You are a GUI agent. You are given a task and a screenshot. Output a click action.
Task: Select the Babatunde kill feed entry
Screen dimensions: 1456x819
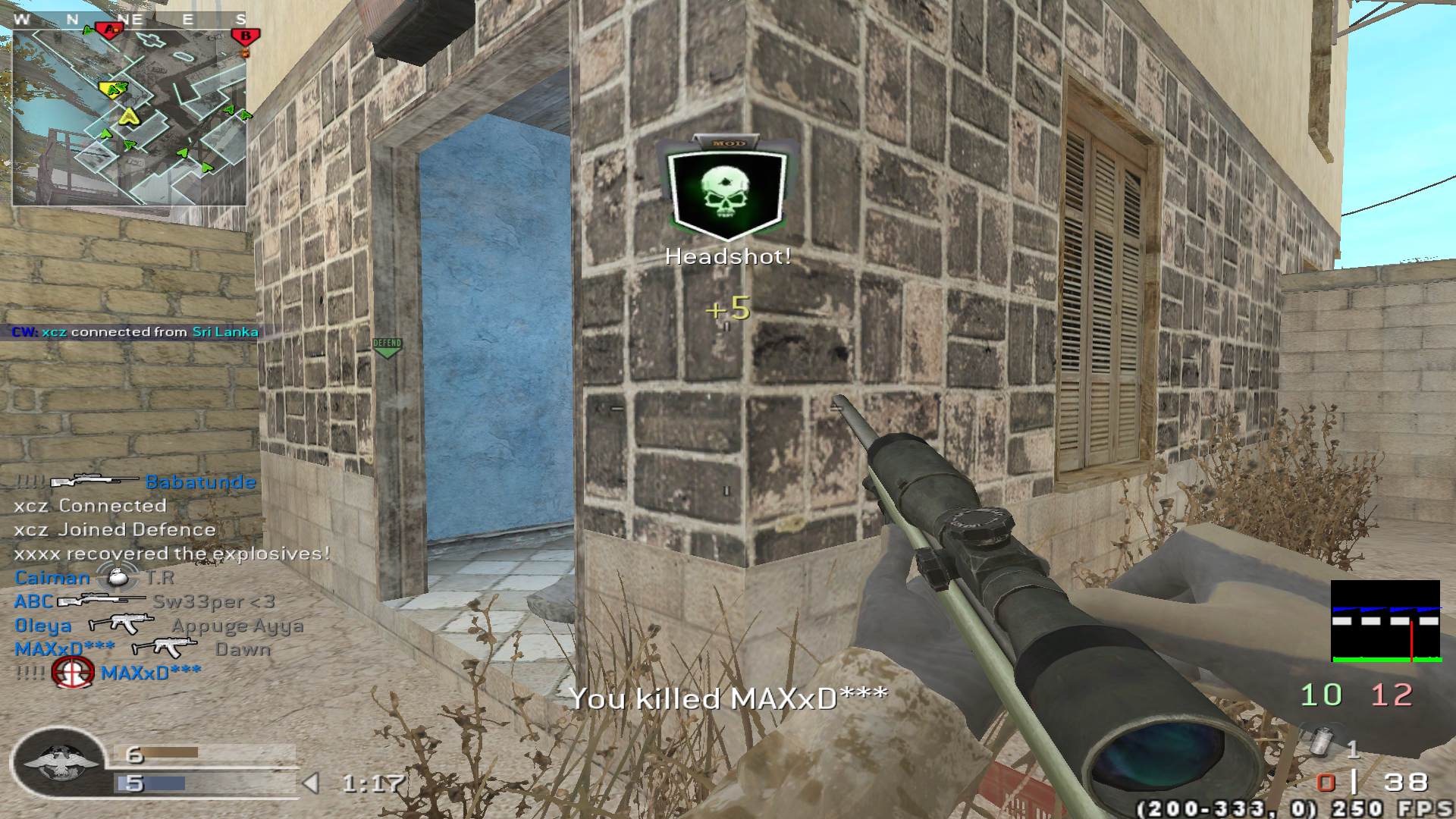coord(136,482)
